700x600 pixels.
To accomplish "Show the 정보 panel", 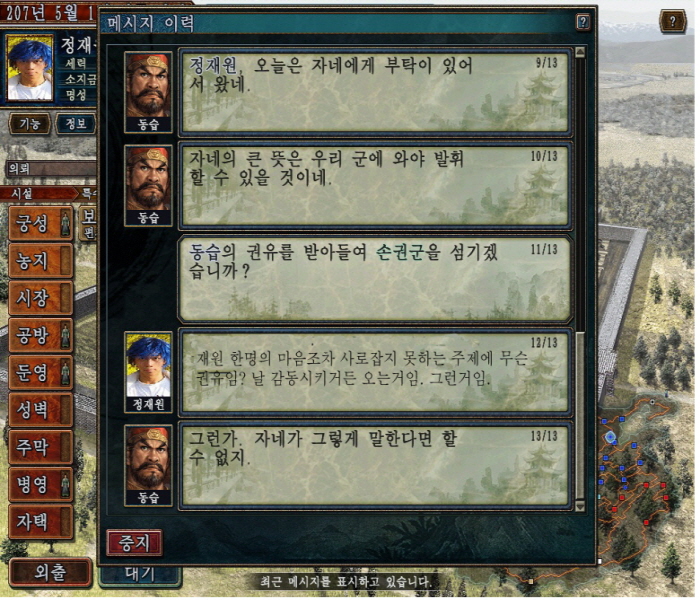I will 75,123.
